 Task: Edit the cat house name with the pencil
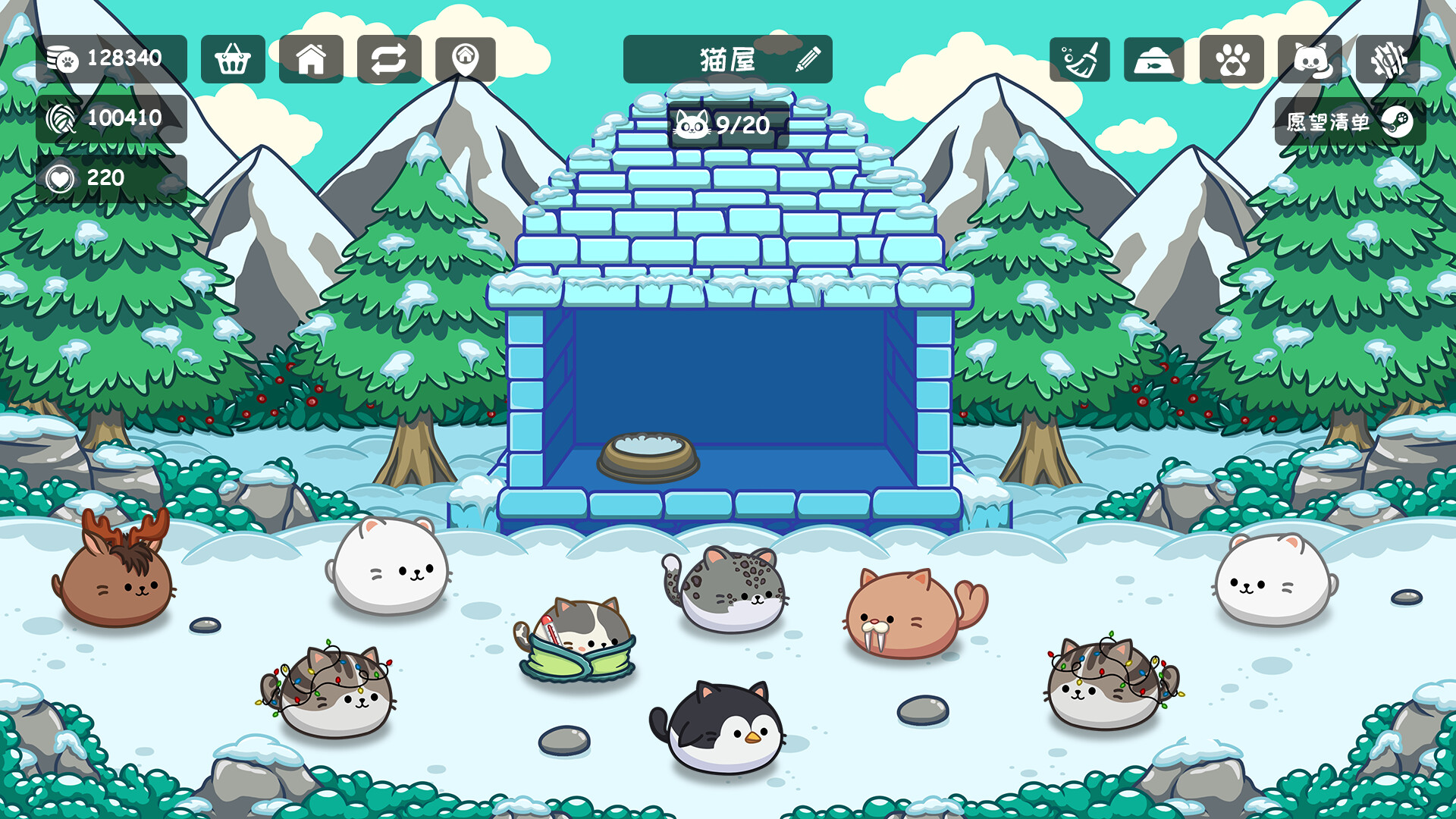808,59
